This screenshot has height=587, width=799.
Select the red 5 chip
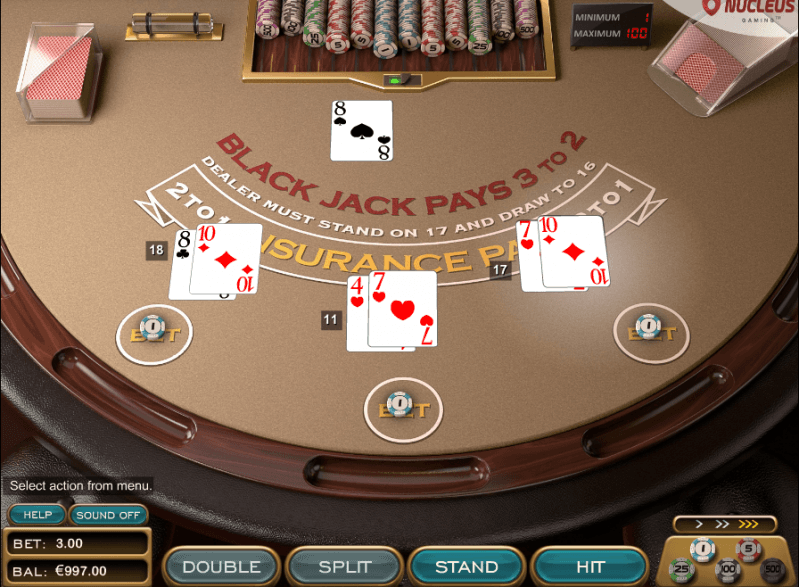[x=748, y=548]
